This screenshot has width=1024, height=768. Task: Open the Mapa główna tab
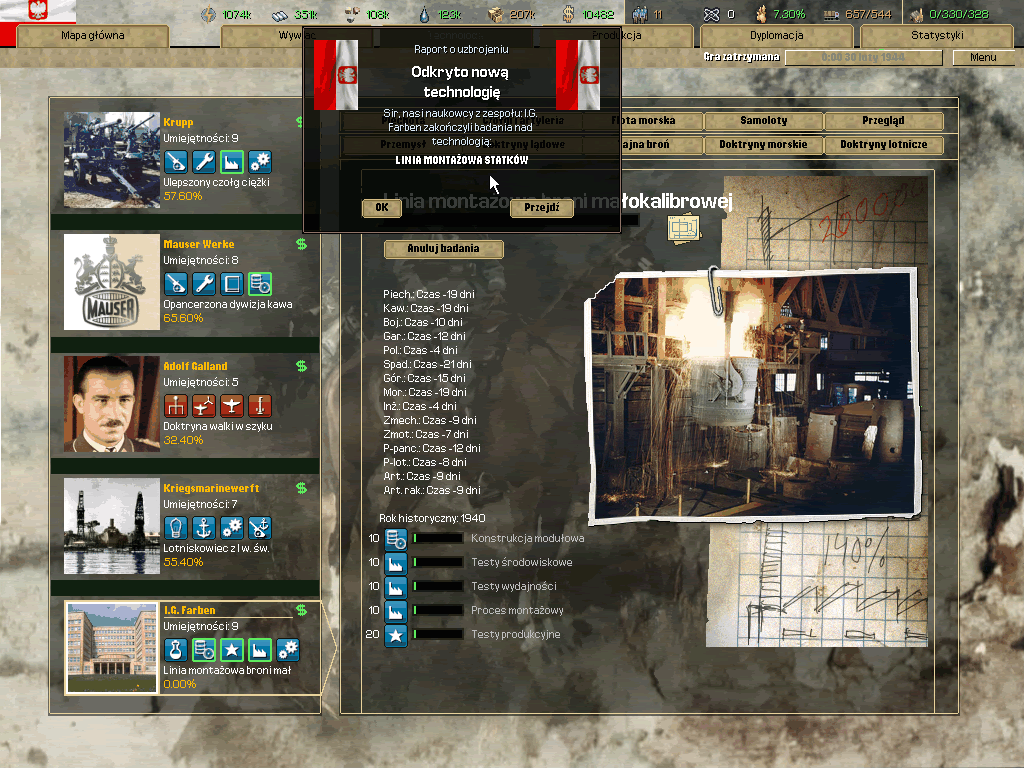coord(93,36)
